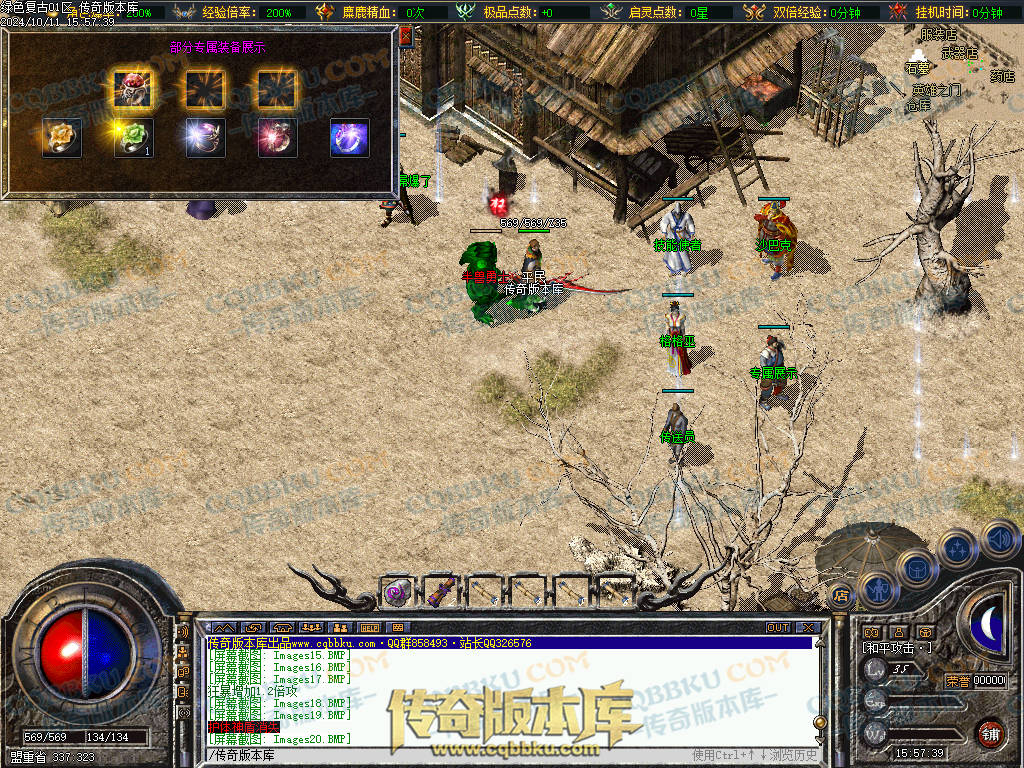Image resolution: width=1024 pixels, height=768 pixels.
Task: Close the game with the chat bar X
Action: click(809, 627)
